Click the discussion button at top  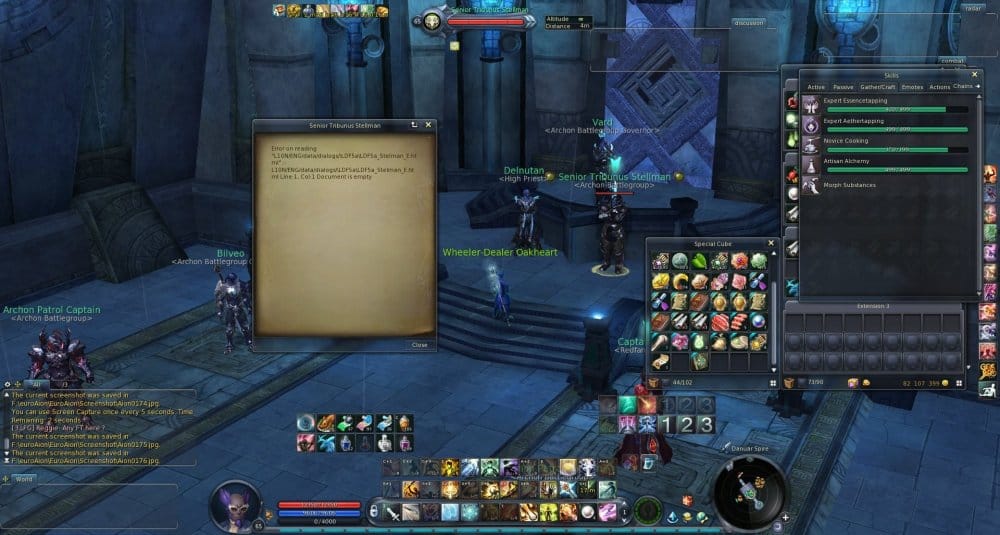pos(748,22)
